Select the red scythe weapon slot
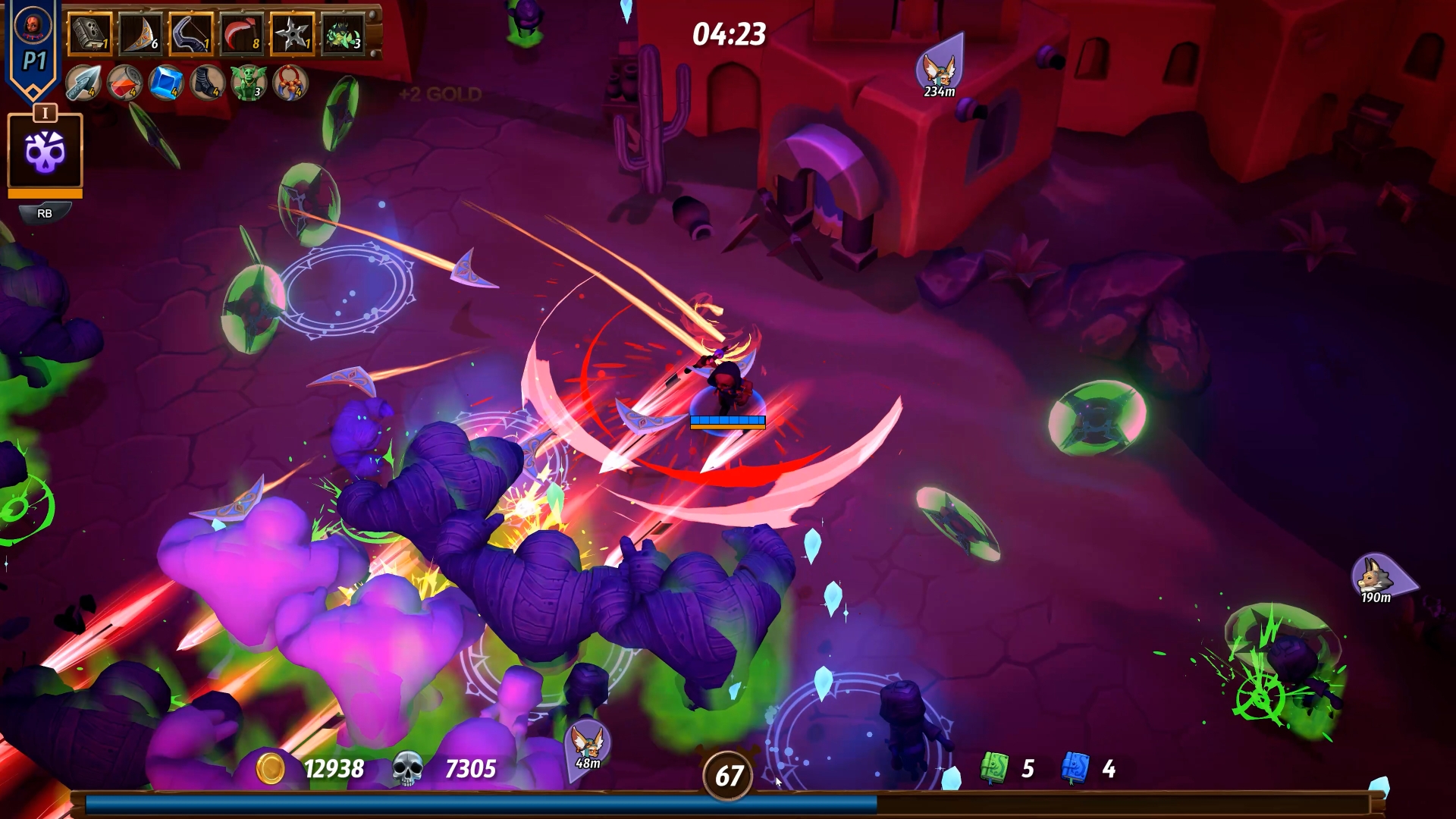The height and width of the screenshot is (819, 1456). point(242,34)
